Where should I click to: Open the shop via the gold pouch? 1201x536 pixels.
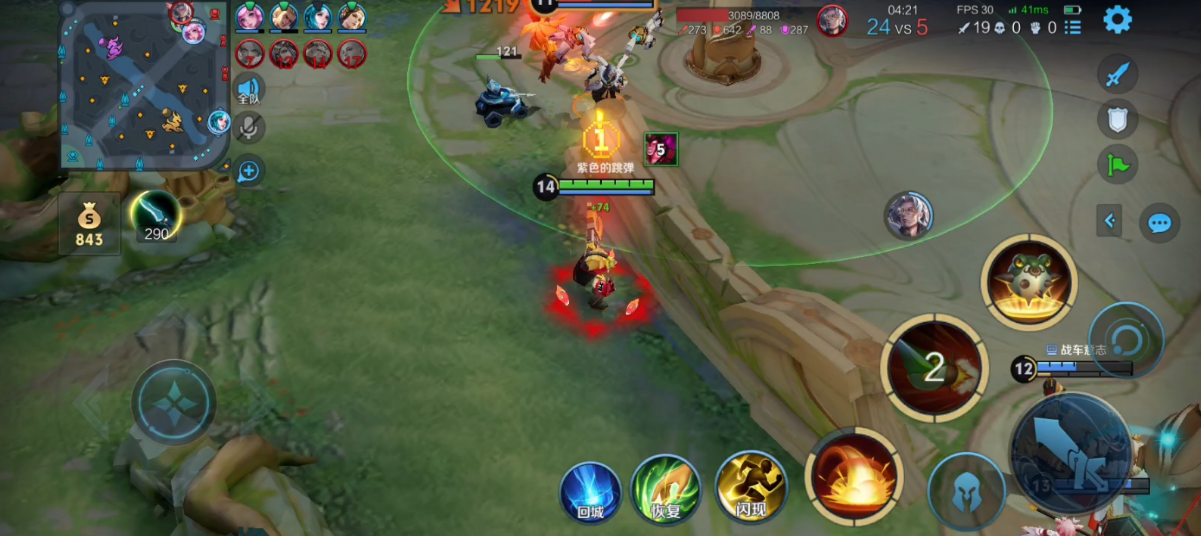point(89,224)
